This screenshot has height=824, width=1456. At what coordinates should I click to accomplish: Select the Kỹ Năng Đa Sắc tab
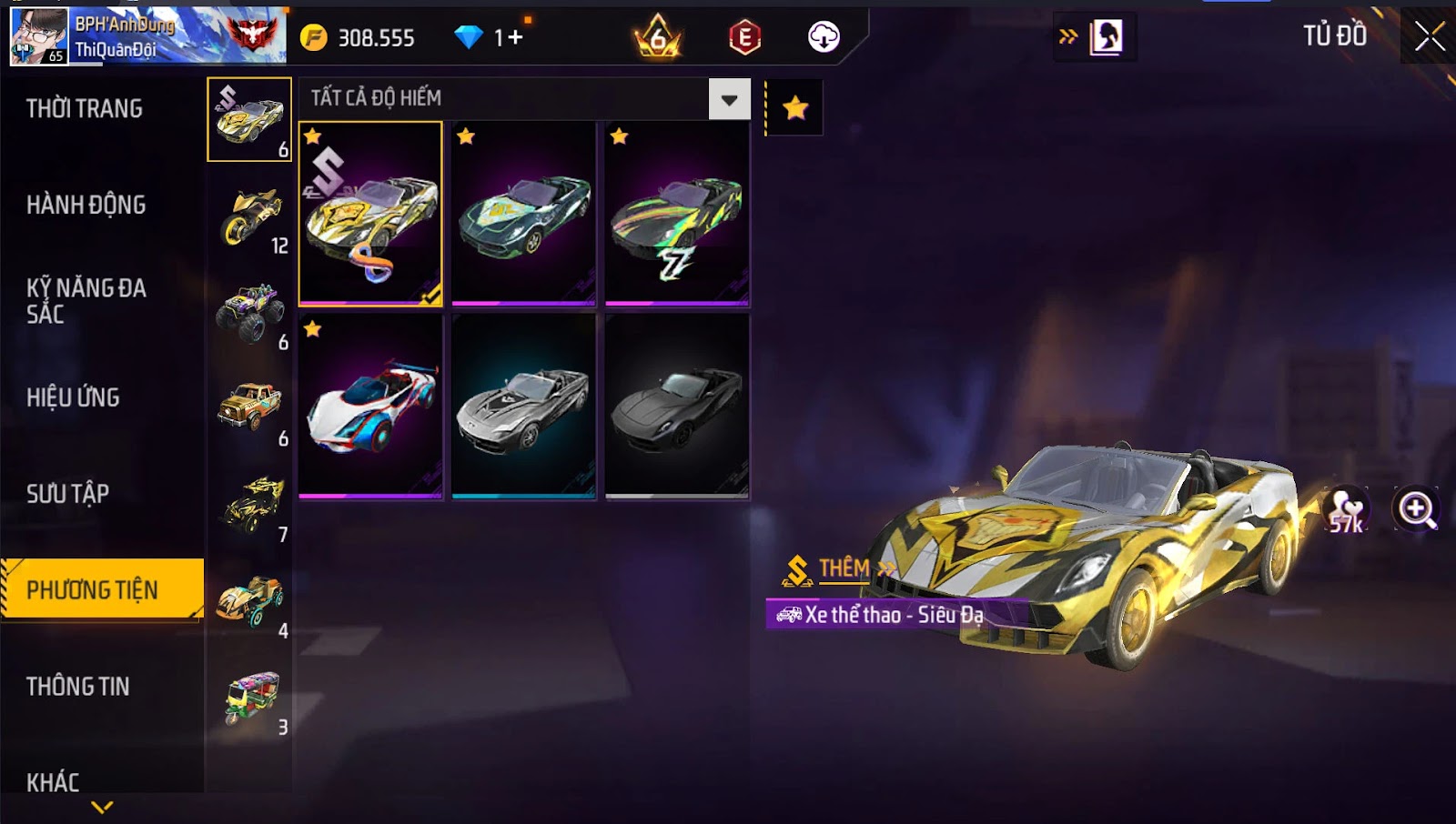click(86, 301)
